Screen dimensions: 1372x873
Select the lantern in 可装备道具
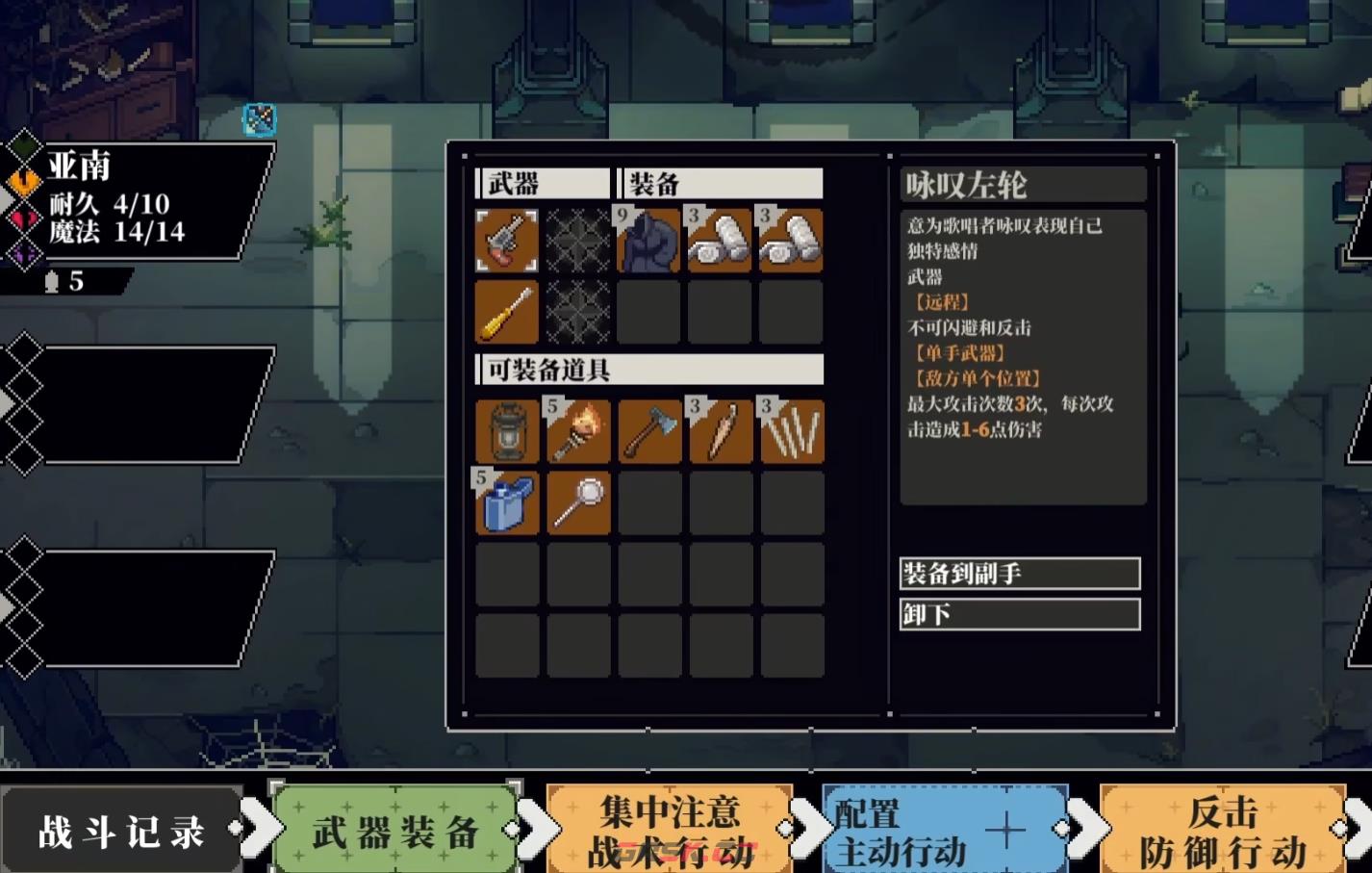[507, 431]
